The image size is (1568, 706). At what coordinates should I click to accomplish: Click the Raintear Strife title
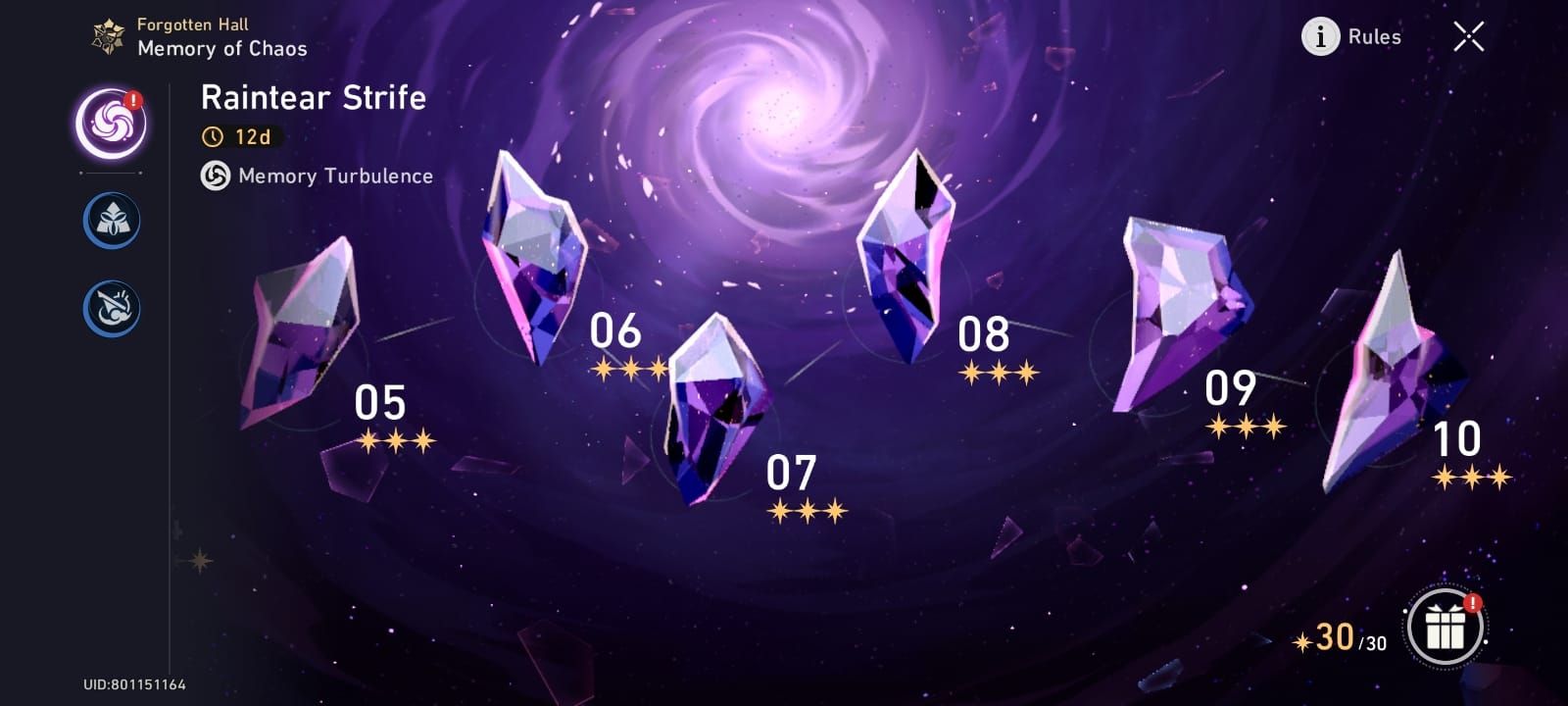click(312, 97)
